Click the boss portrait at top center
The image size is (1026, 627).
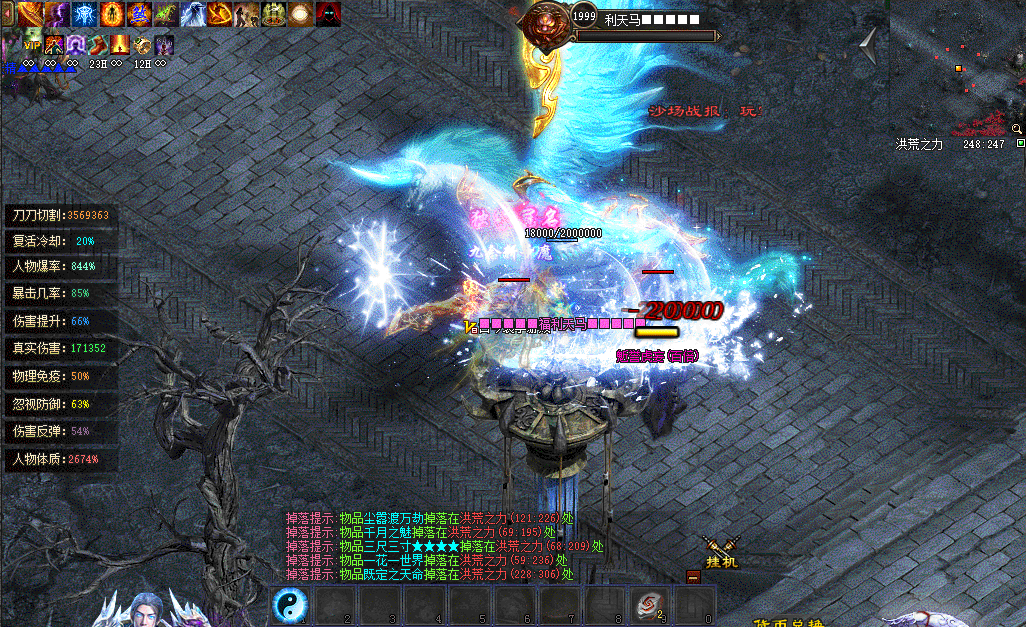[547, 22]
